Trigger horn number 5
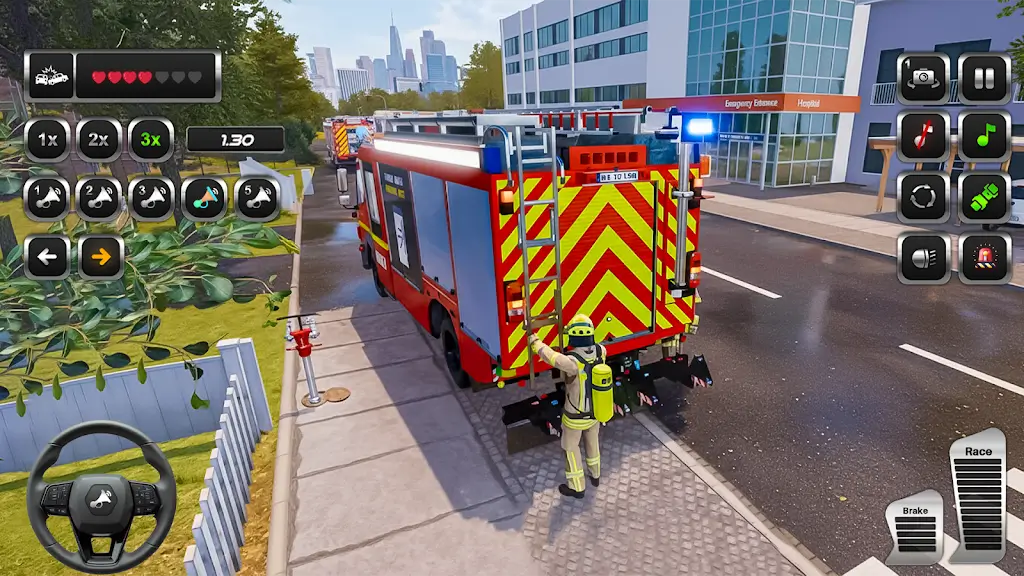 click(257, 198)
